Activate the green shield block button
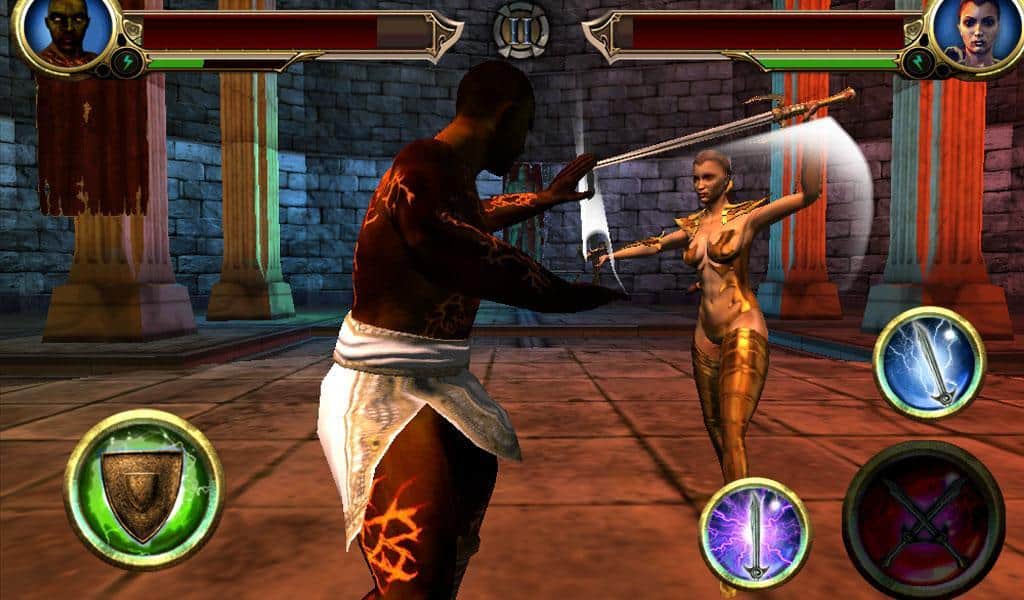 click(143, 489)
